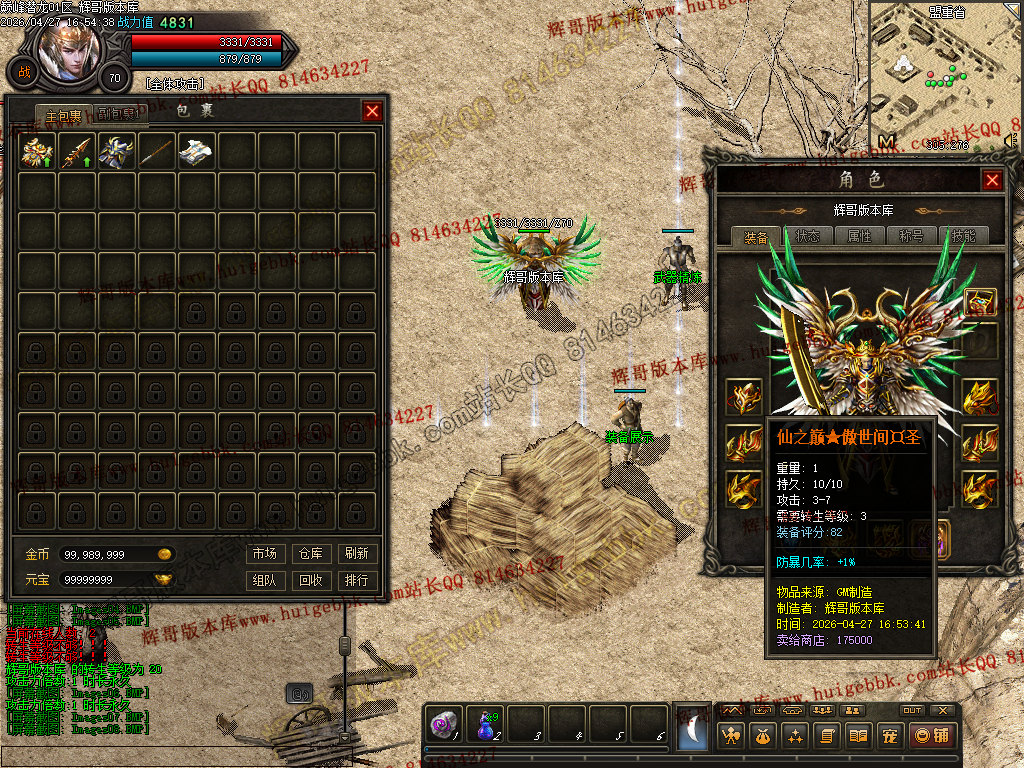
Task: Show the 称号 titles tab
Action: (x=911, y=236)
